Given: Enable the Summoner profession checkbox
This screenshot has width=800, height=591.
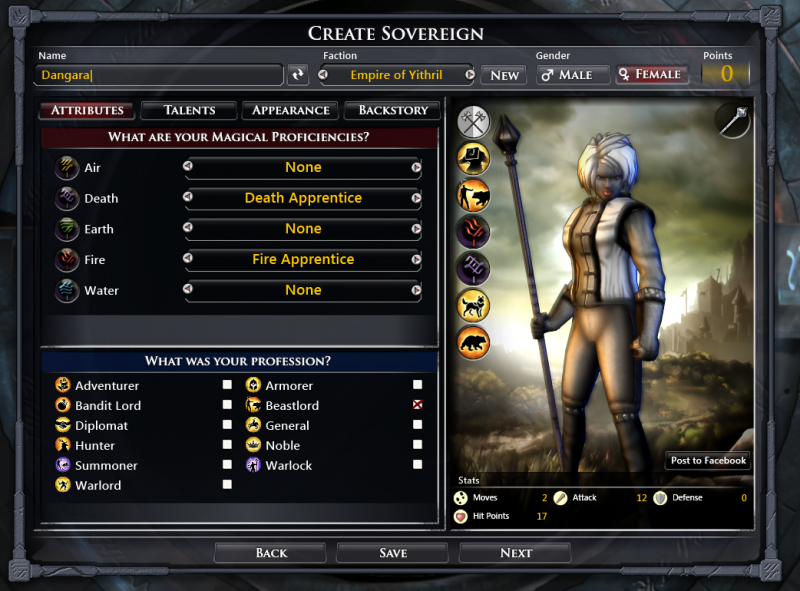Looking at the screenshot, I should coord(227,465).
